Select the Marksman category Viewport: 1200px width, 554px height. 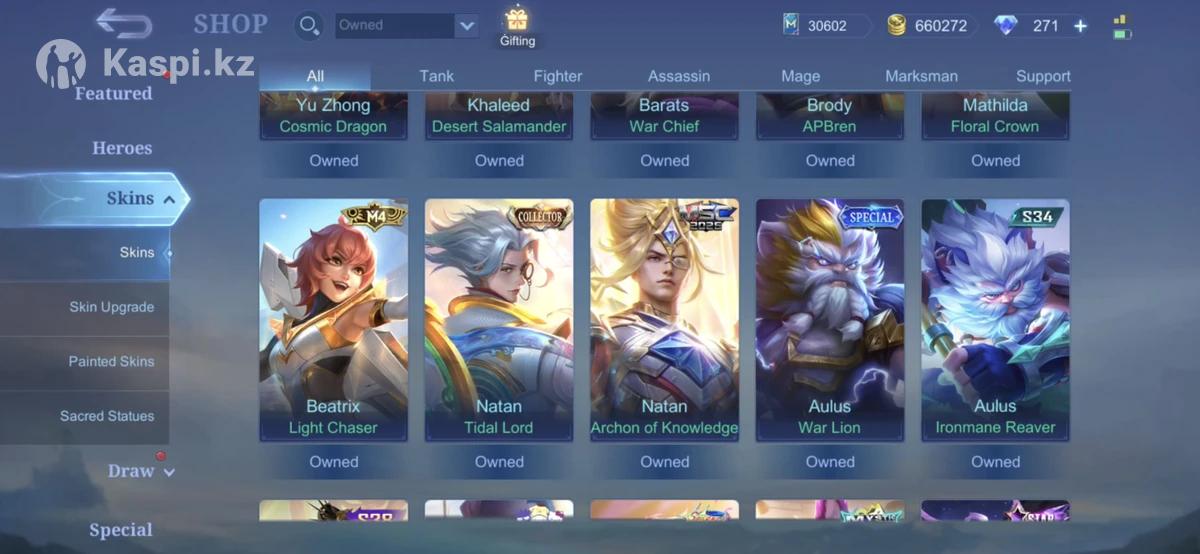(921, 76)
